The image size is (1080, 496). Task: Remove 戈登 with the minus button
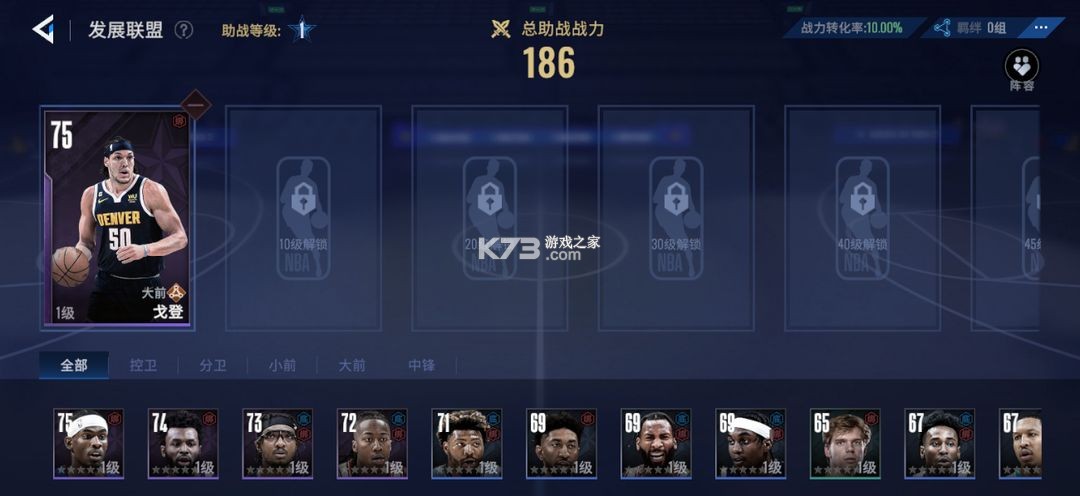point(196,105)
